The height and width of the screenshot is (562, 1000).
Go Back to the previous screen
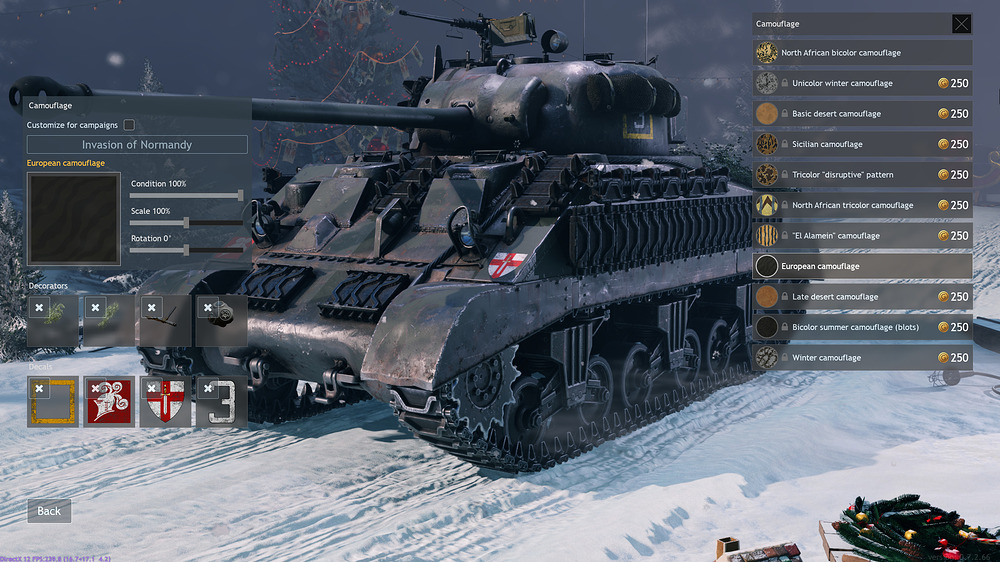pyautogui.click(x=49, y=511)
